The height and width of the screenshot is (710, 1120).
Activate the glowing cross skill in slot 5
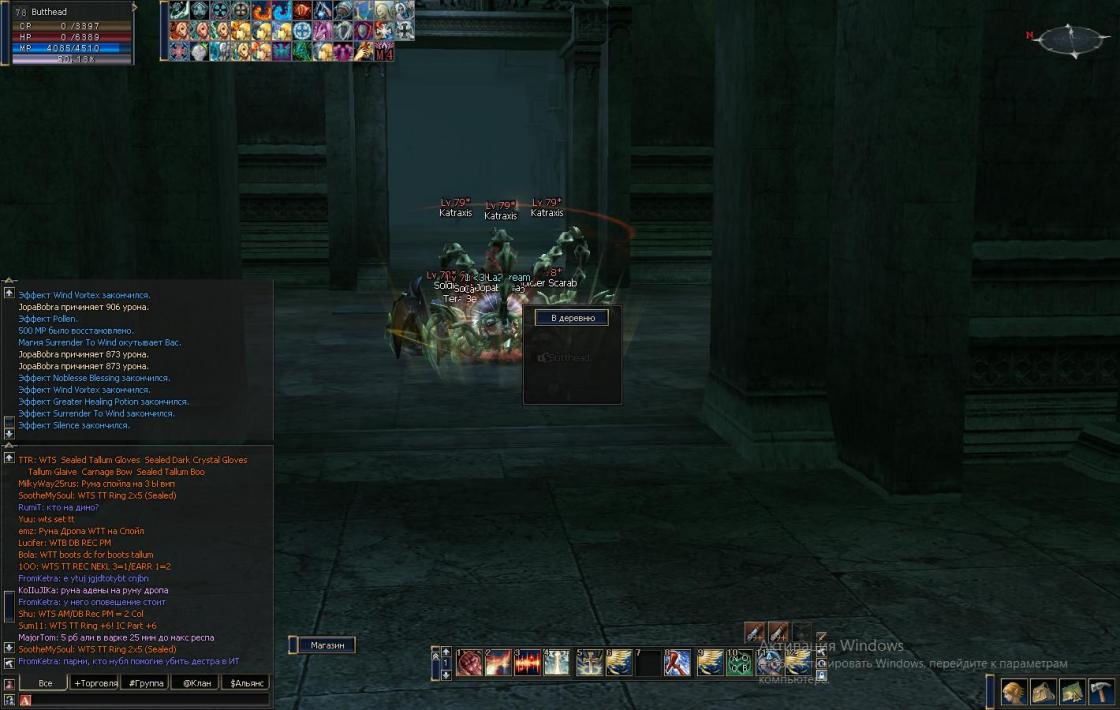click(589, 663)
